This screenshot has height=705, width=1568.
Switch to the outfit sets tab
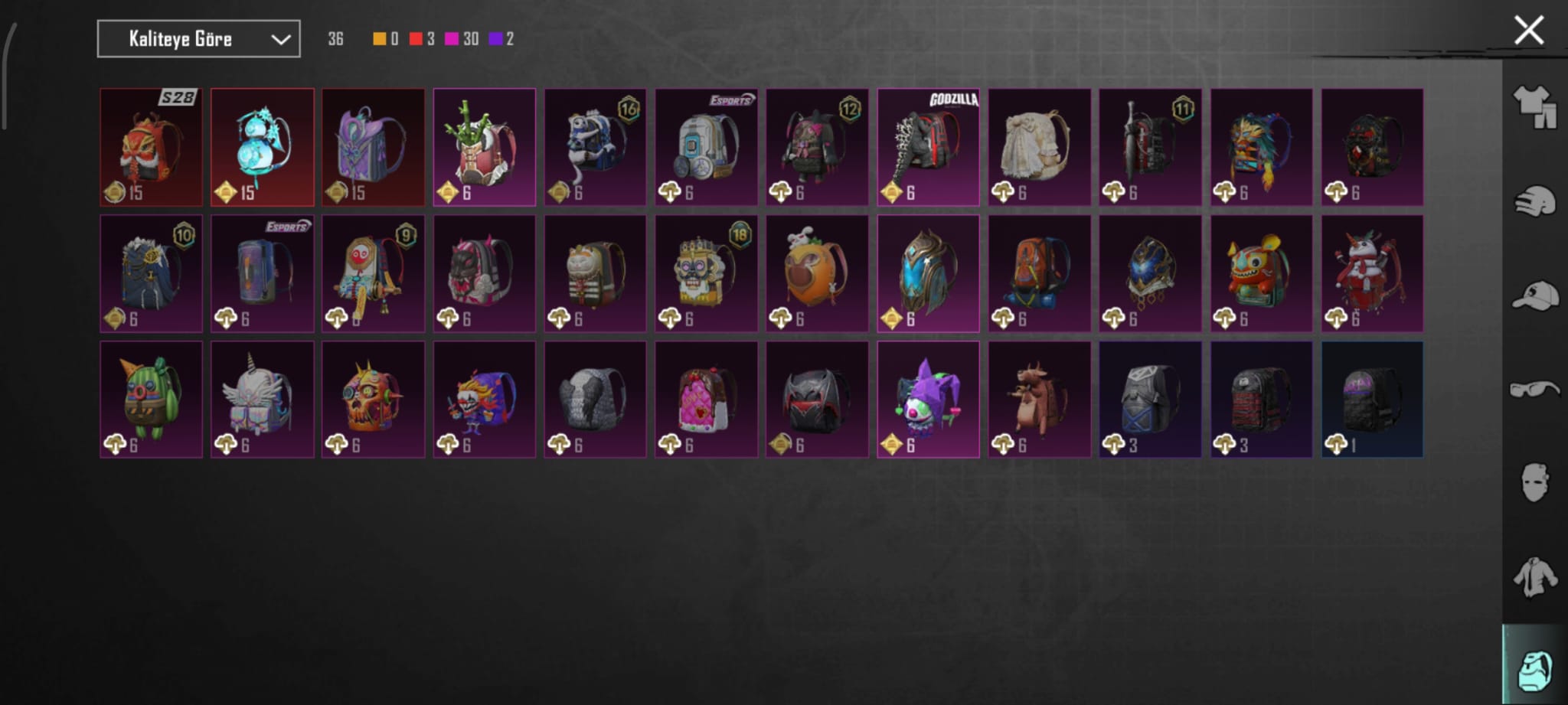(1534, 106)
